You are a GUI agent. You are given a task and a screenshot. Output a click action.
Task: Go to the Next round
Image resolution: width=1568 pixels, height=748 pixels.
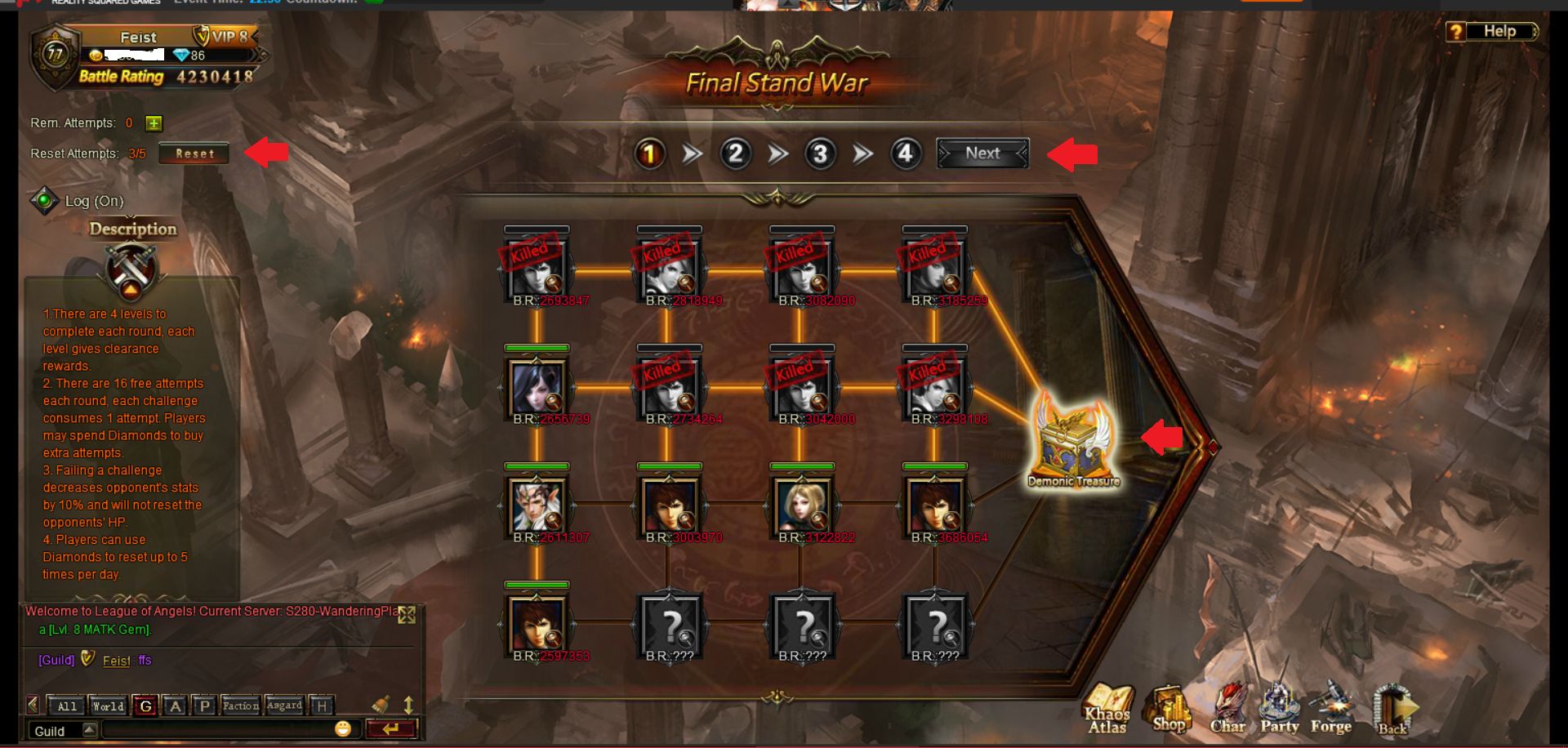pyautogui.click(x=982, y=154)
